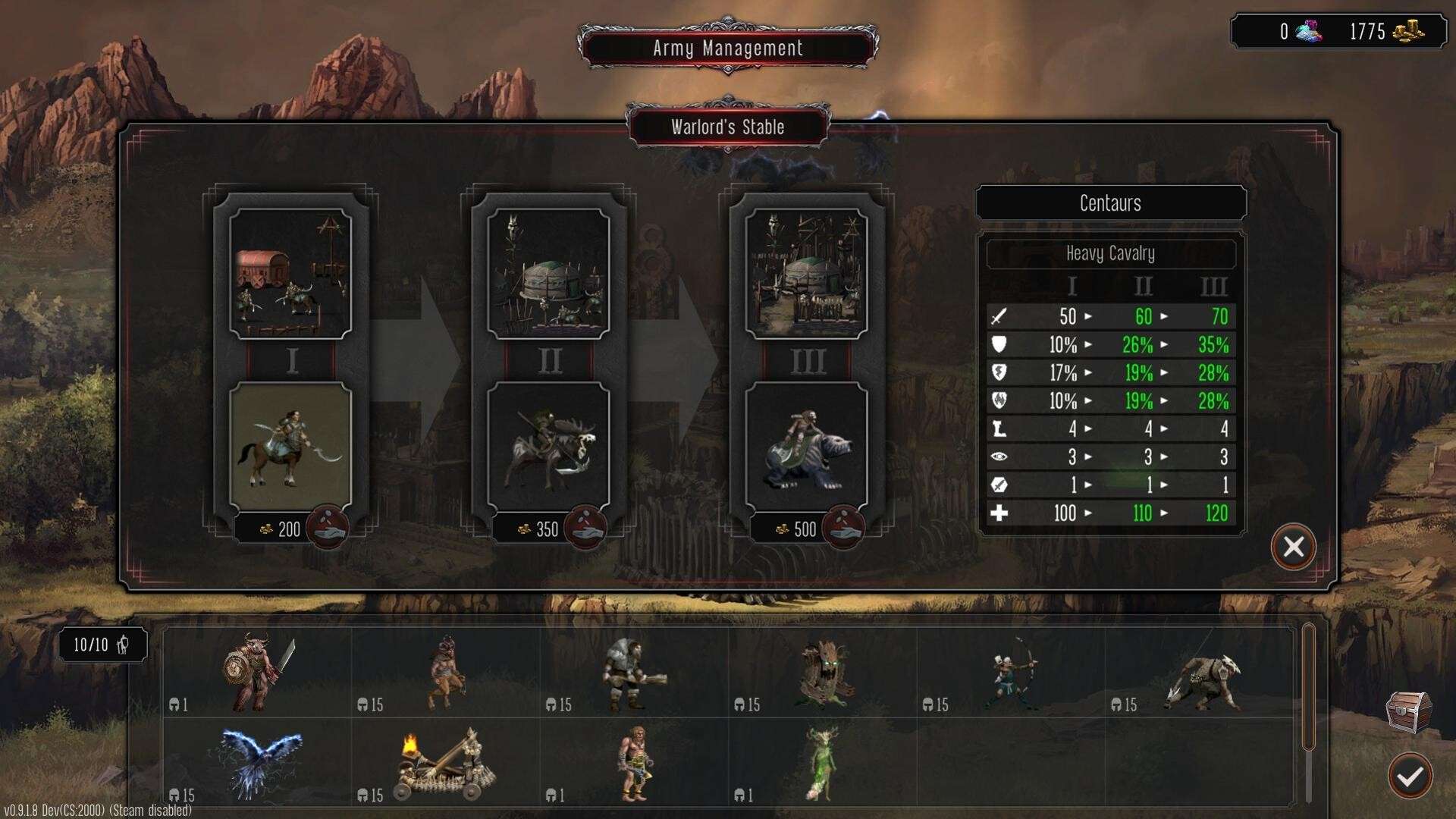Buy the tier III bear rider for 500
Screen dimensions: 1456x819
click(843, 528)
